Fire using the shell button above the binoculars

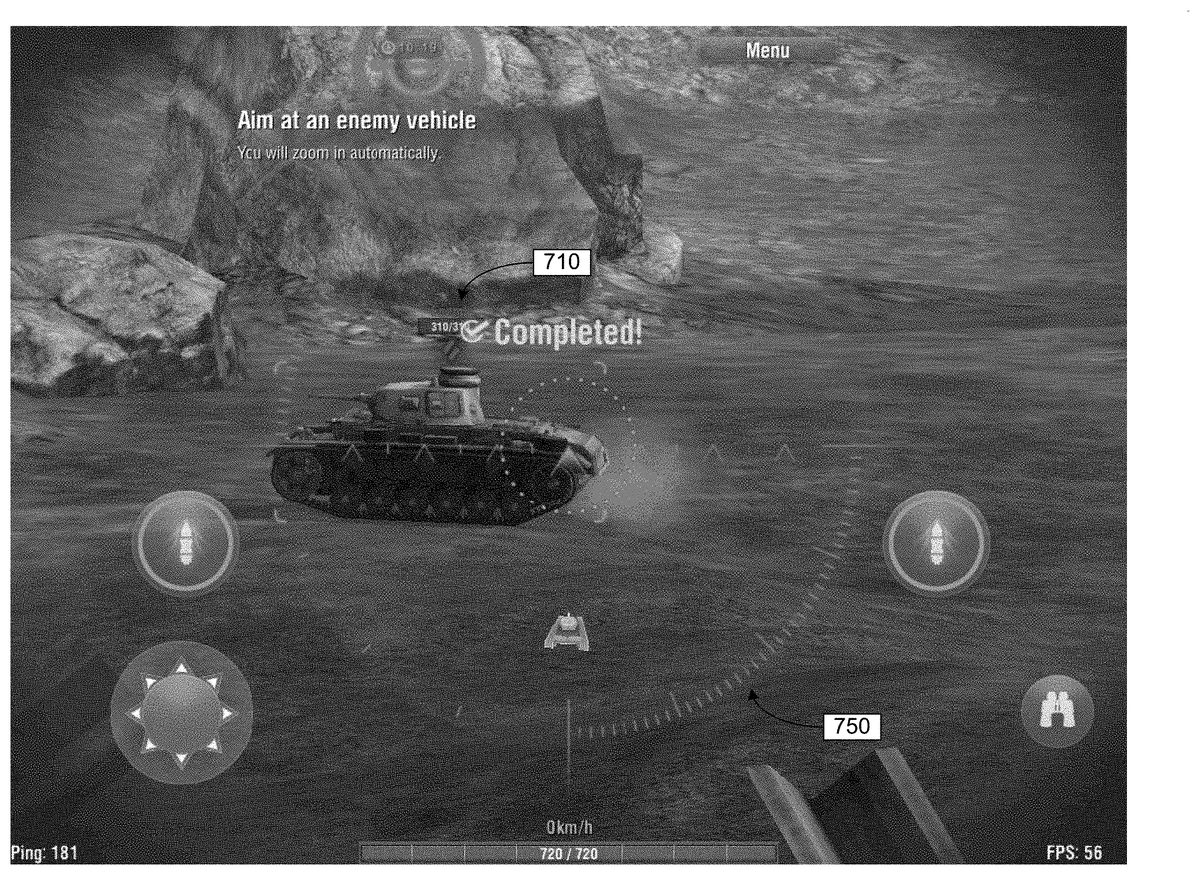point(936,543)
